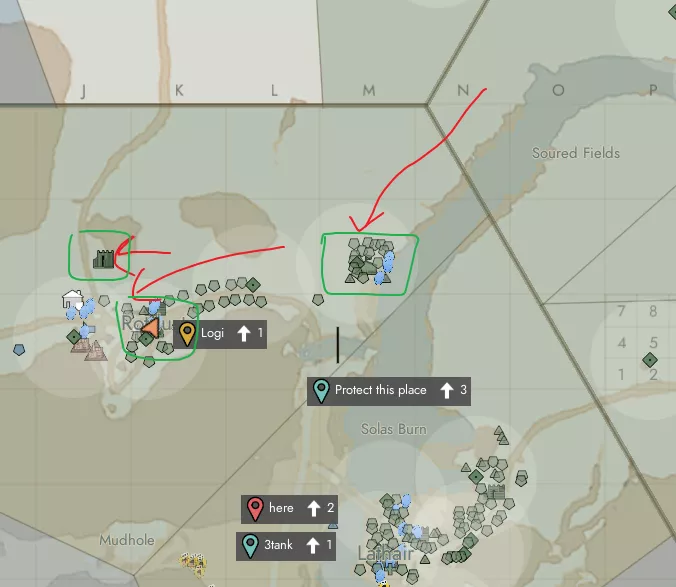676x587 pixels.
Task: Click the dark green keep structure icon
Action: [102, 258]
